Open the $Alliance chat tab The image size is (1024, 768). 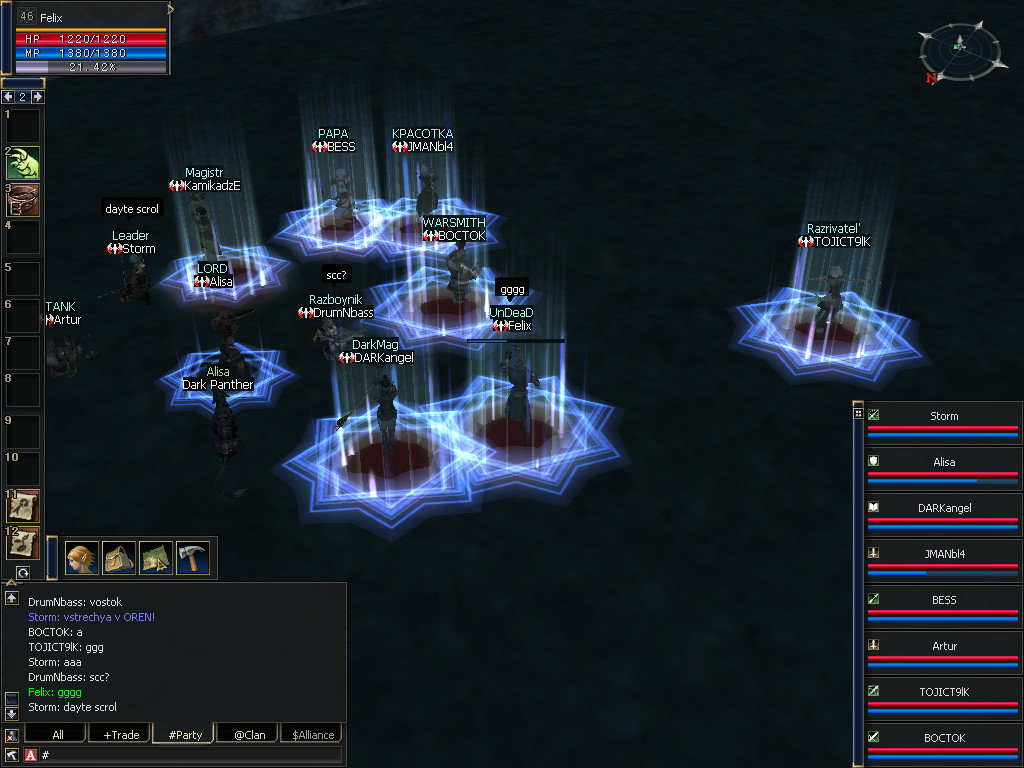(x=311, y=735)
